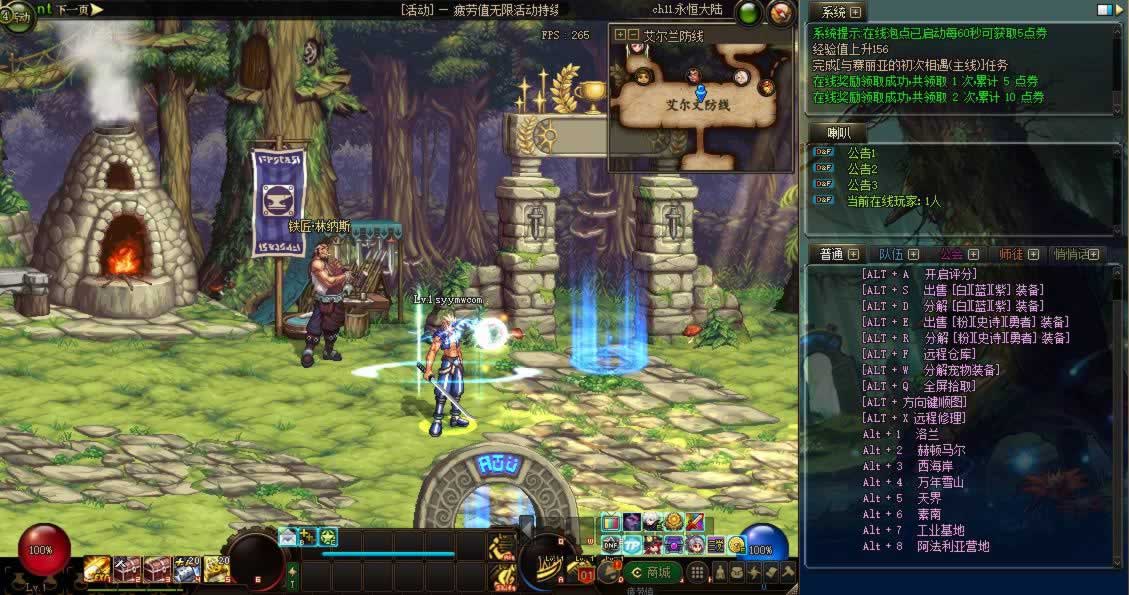
Task: Switch to the 队伍 chat tab
Action: click(891, 254)
